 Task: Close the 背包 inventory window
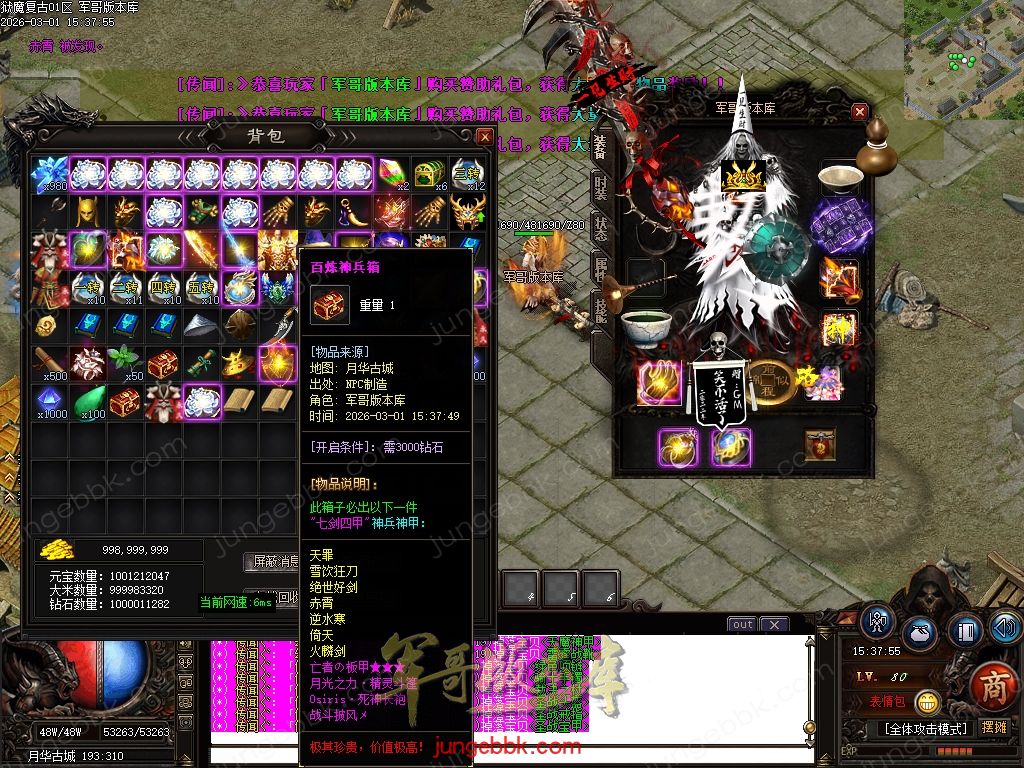[484, 136]
